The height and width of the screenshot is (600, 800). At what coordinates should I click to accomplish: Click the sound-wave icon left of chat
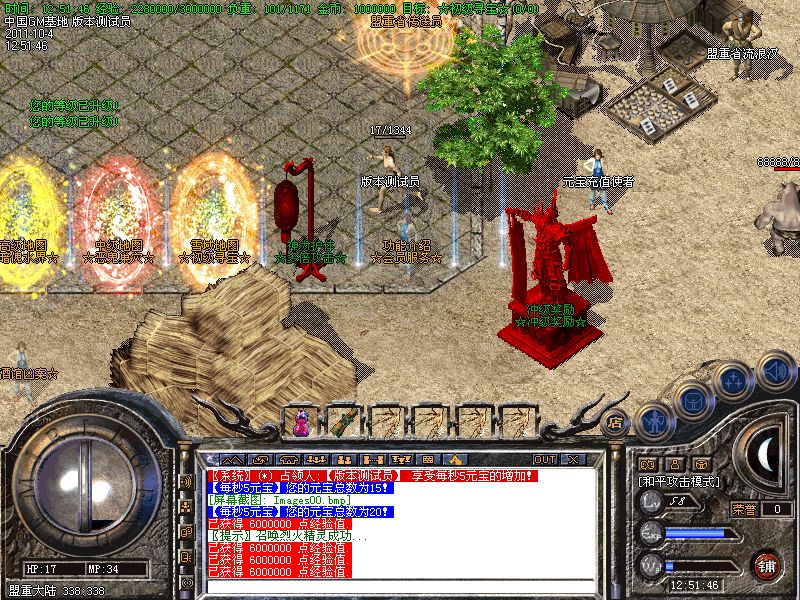(186, 481)
